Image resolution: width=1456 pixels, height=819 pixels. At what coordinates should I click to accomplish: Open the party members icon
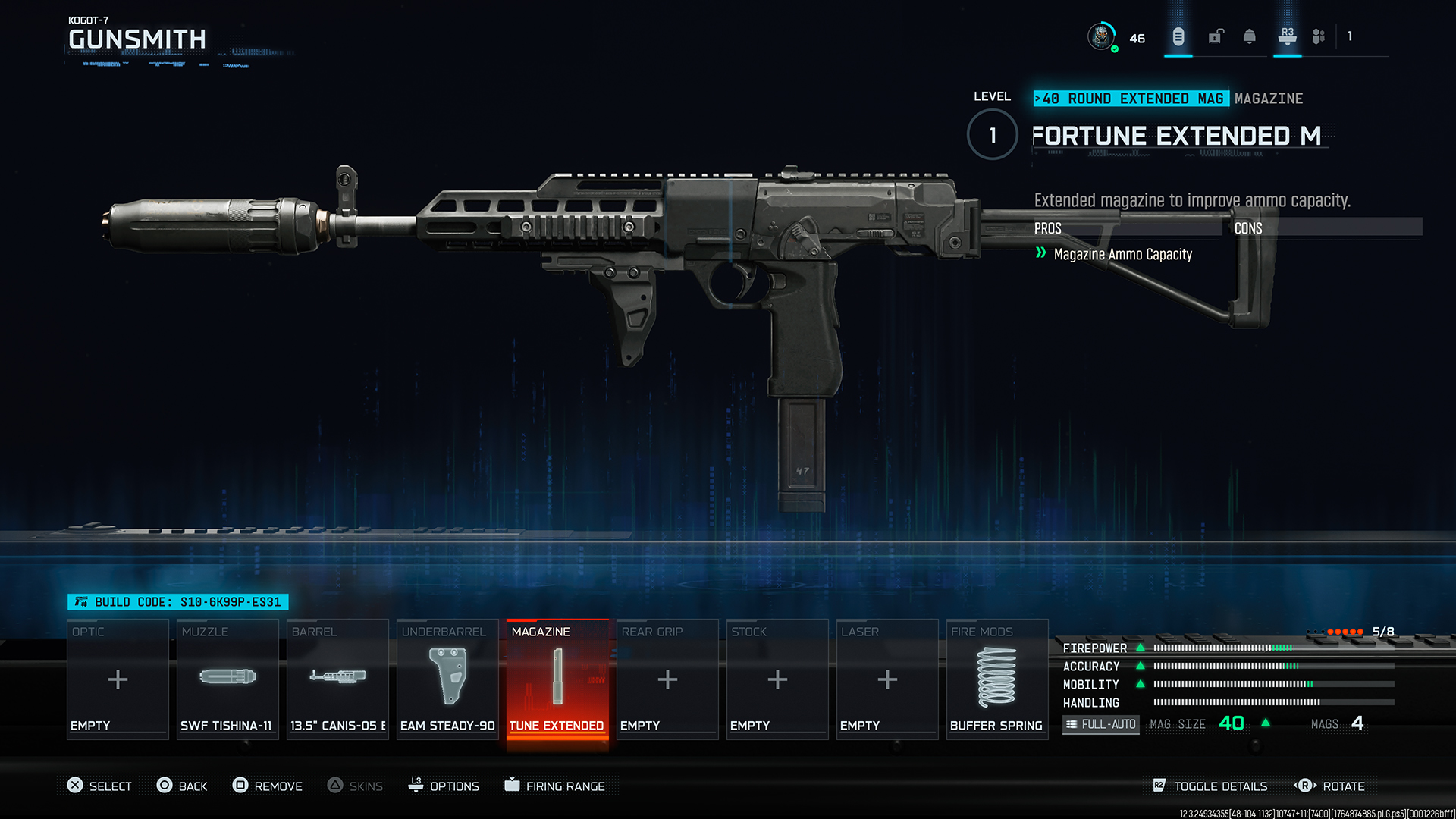click(1319, 36)
